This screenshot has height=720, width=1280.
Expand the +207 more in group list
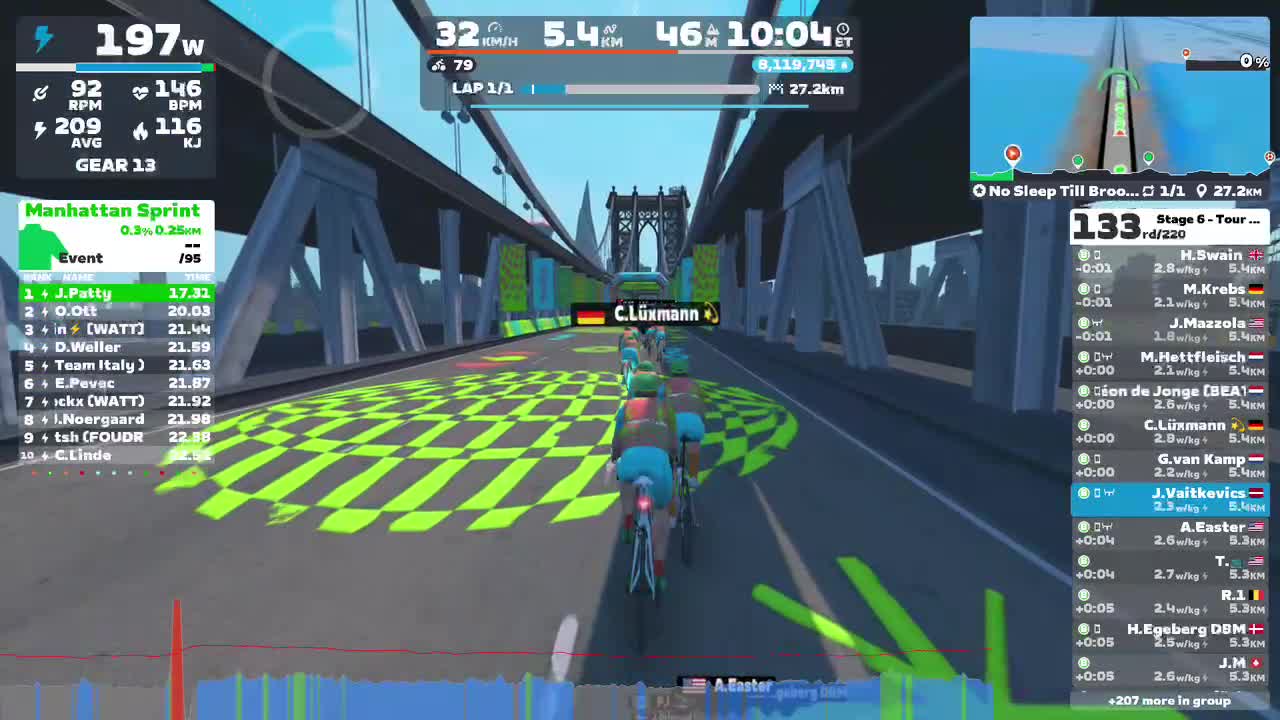[x=1170, y=700]
